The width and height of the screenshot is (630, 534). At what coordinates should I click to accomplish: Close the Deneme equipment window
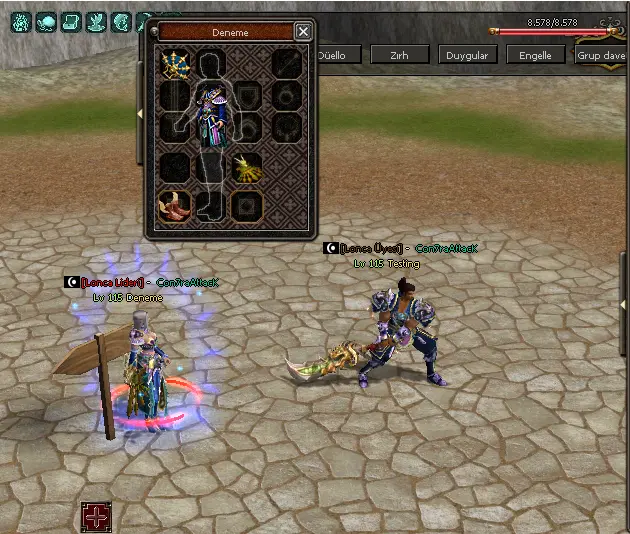point(303,32)
